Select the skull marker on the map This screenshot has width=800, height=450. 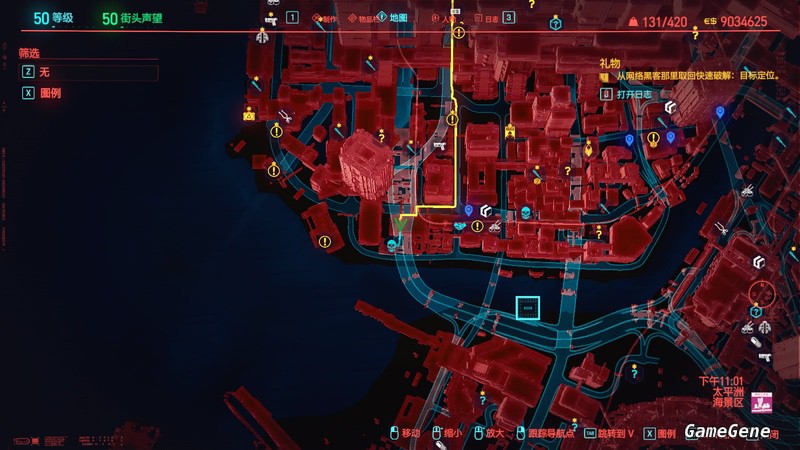coord(526,212)
